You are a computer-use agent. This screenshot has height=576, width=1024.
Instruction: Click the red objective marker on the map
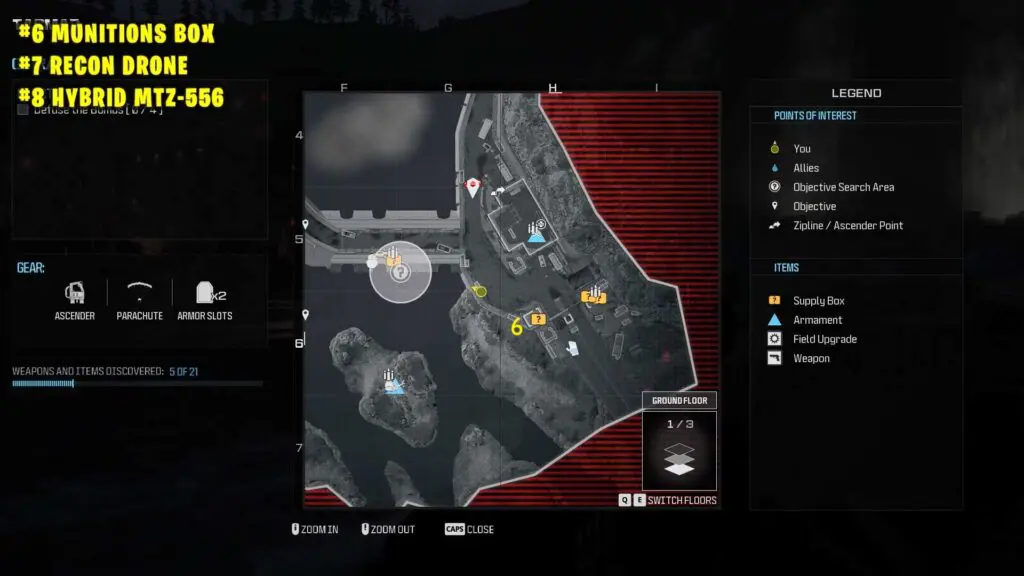click(473, 187)
